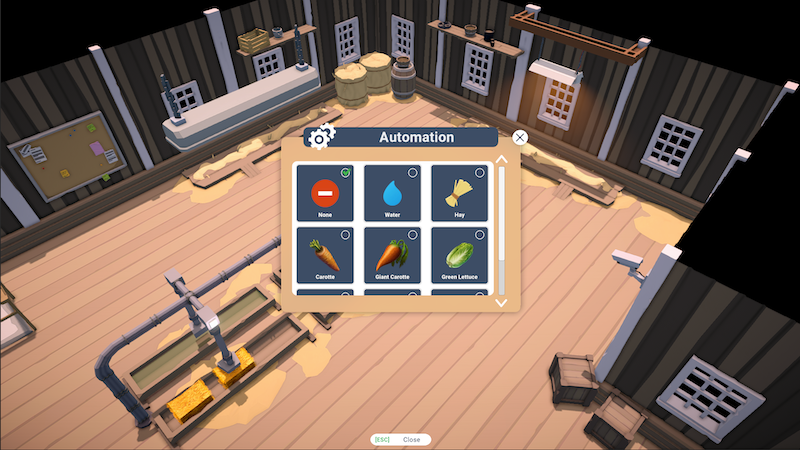Click the scroll-up arrow in Automation list
This screenshot has width=800, height=450.
502,157
